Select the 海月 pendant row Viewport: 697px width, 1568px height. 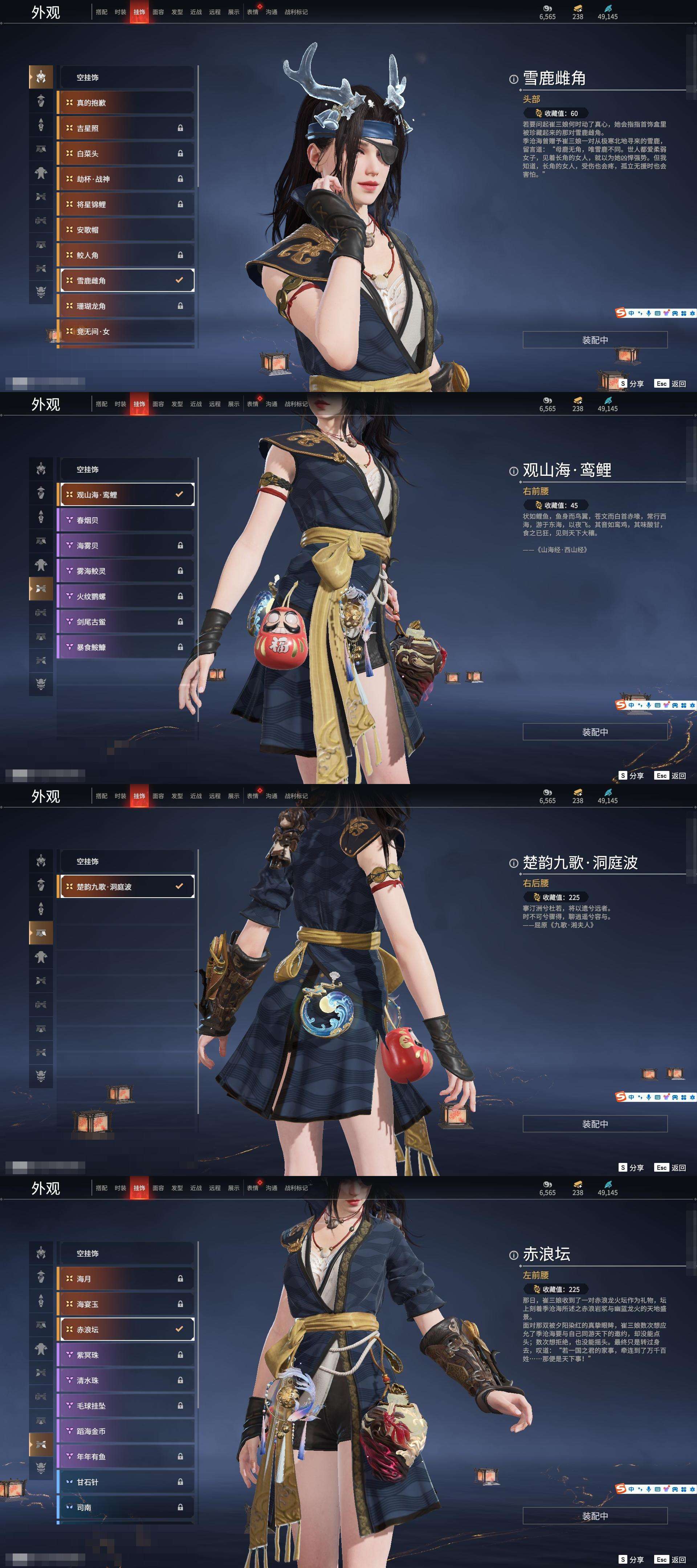tap(125, 1279)
